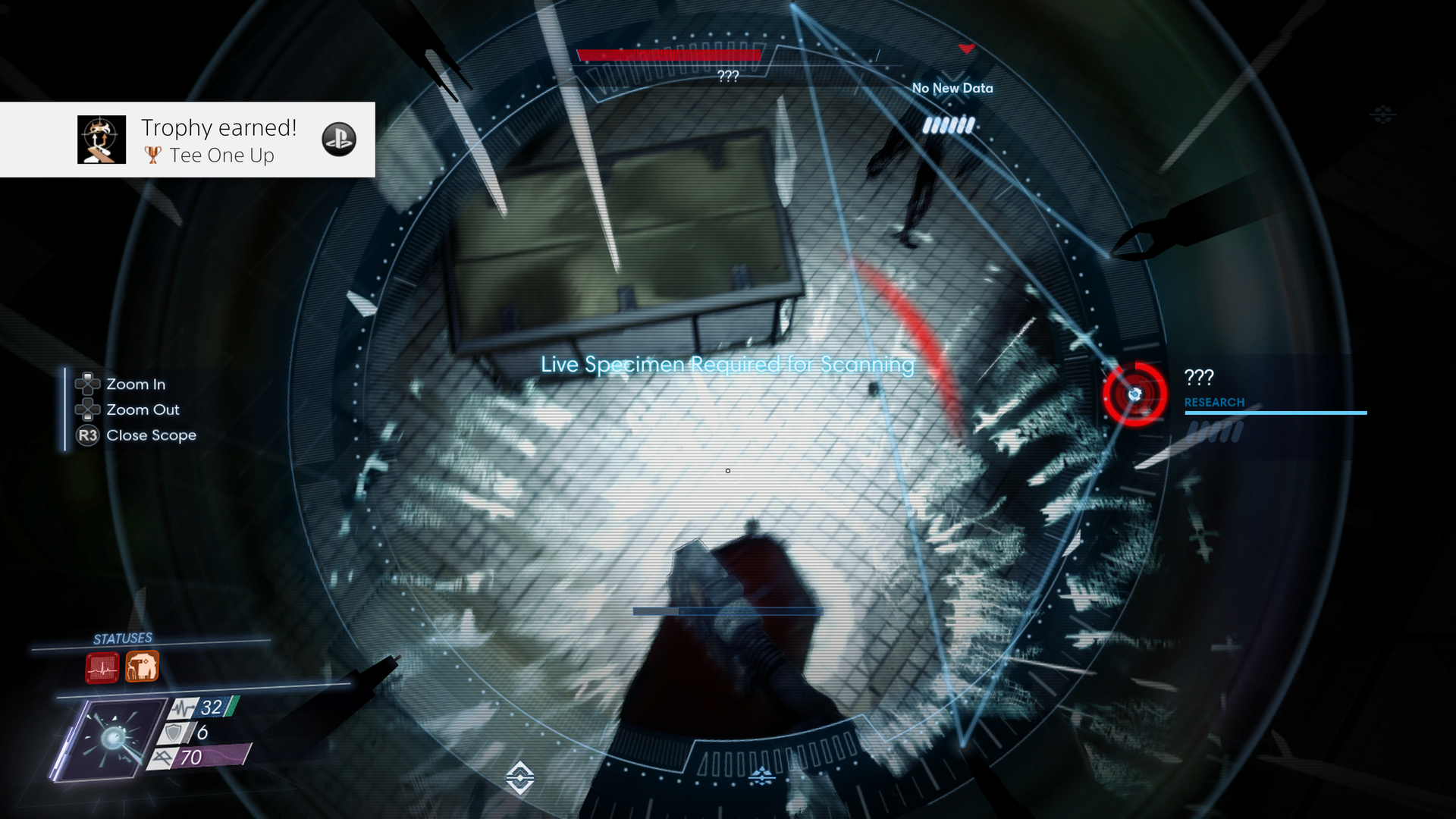Toggle the Zoom Out d-pad control
The width and height of the screenshot is (1456, 819).
[88, 409]
